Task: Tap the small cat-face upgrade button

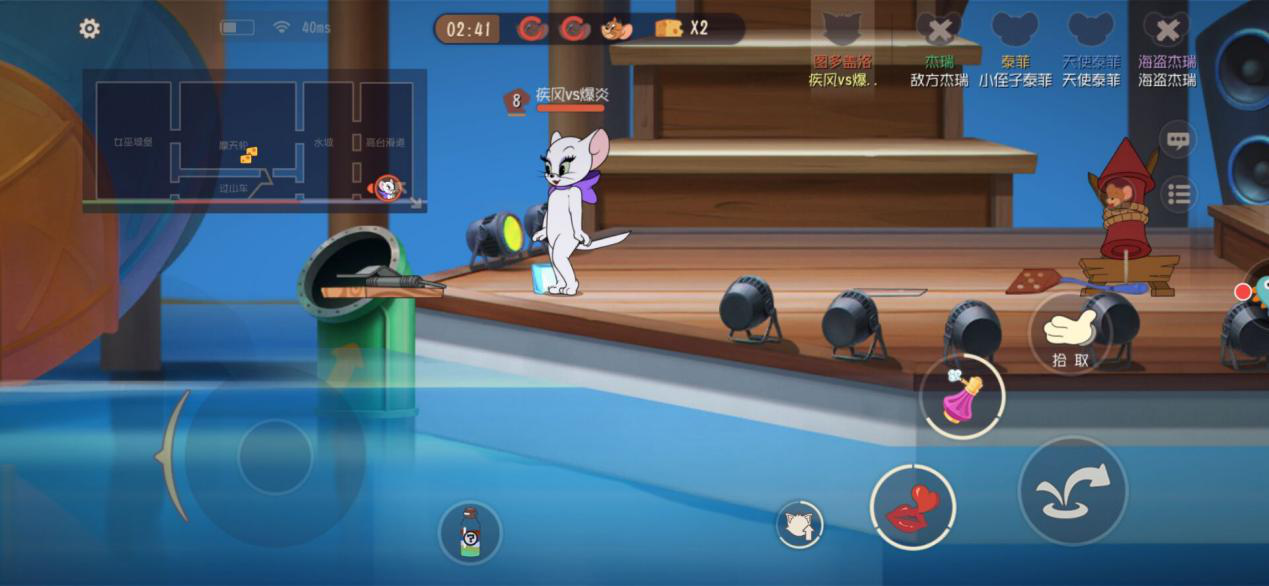Action: click(799, 524)
